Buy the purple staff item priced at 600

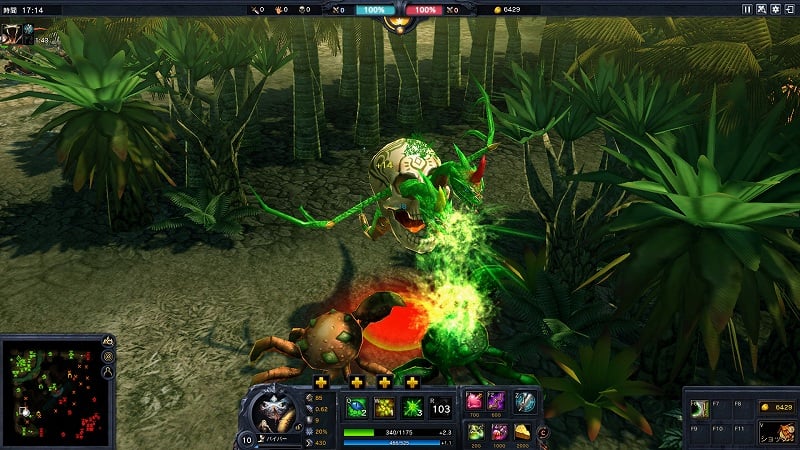tap(497, 401)
